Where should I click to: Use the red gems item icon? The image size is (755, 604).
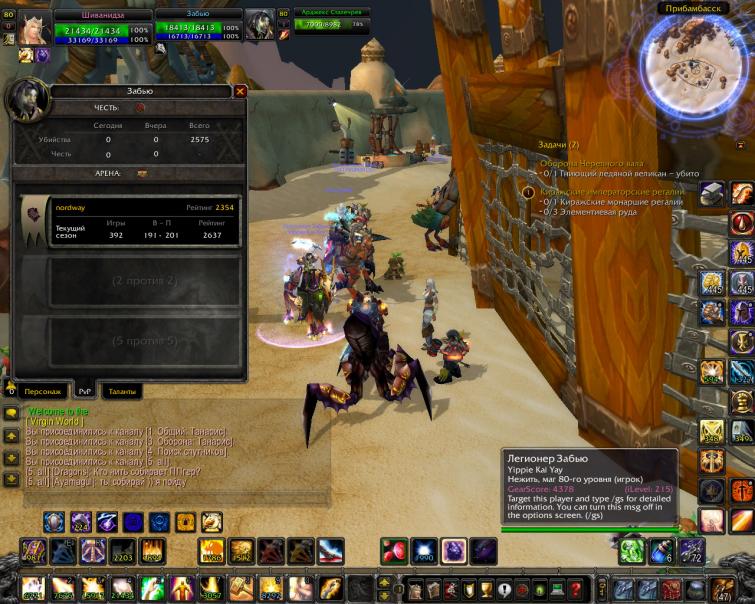395,550
